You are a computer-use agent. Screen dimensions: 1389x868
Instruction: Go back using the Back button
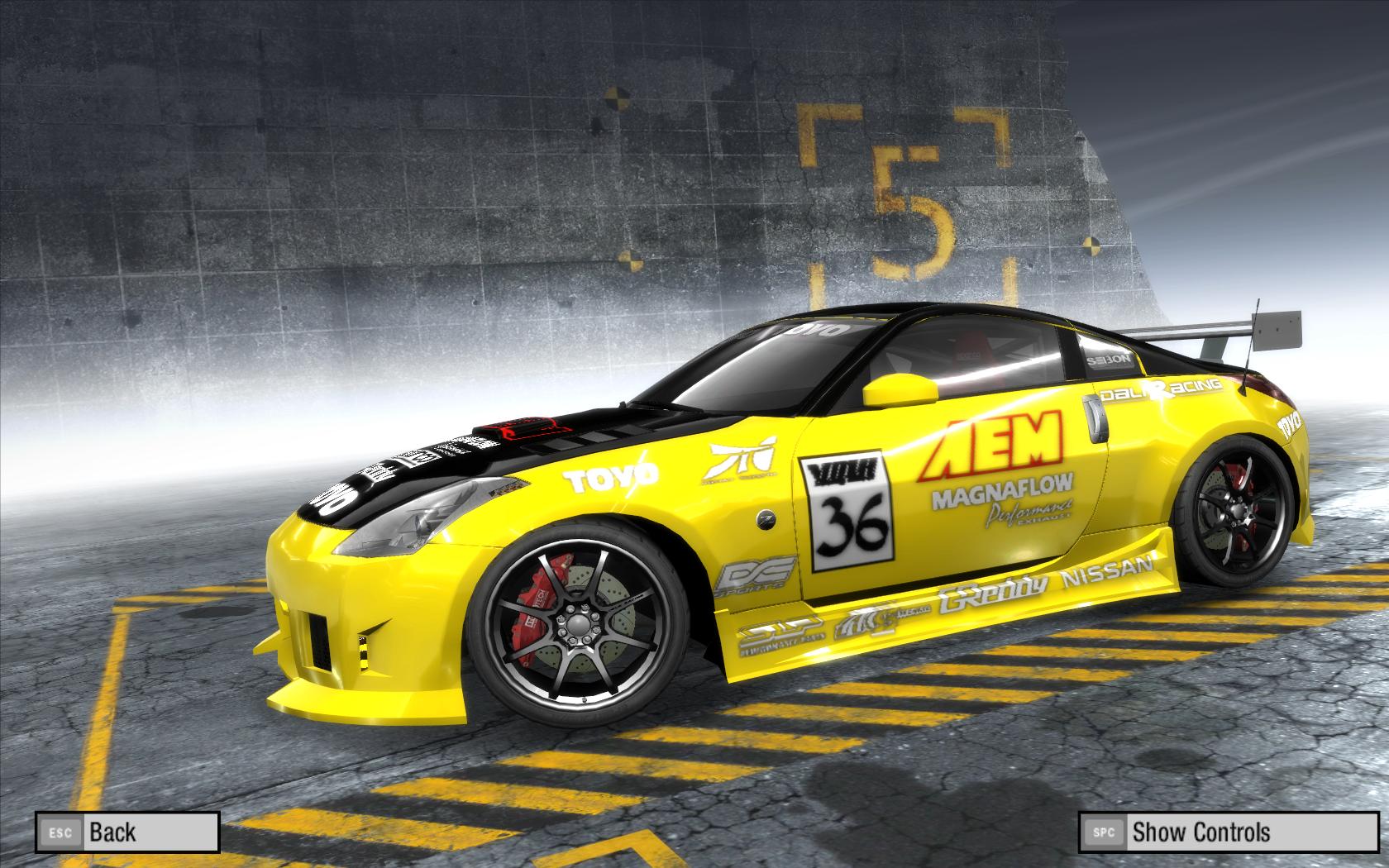tap(126, 832)
